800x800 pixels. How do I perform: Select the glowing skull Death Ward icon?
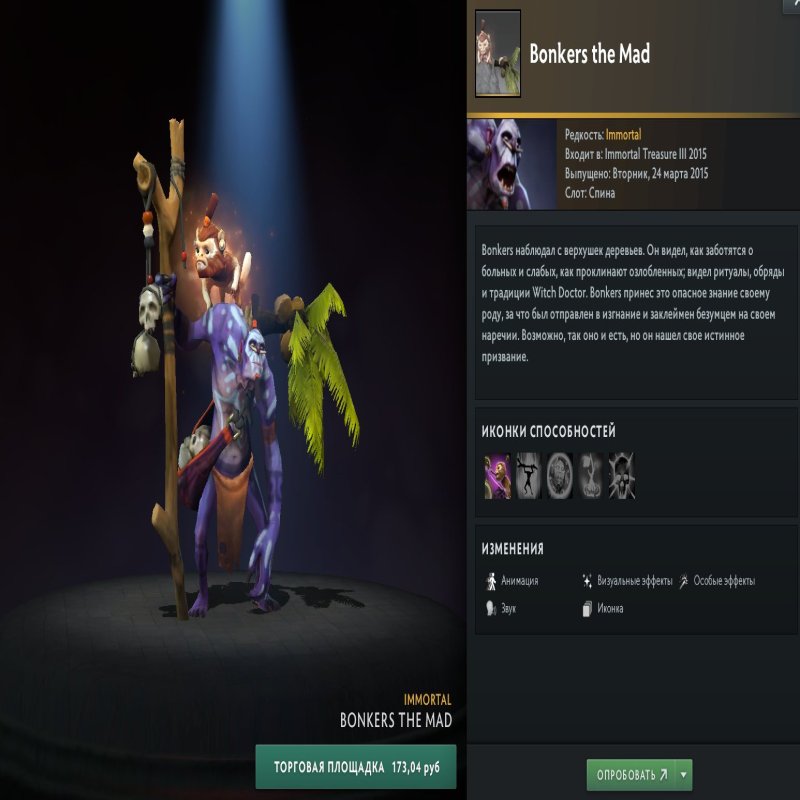(621, 475)
